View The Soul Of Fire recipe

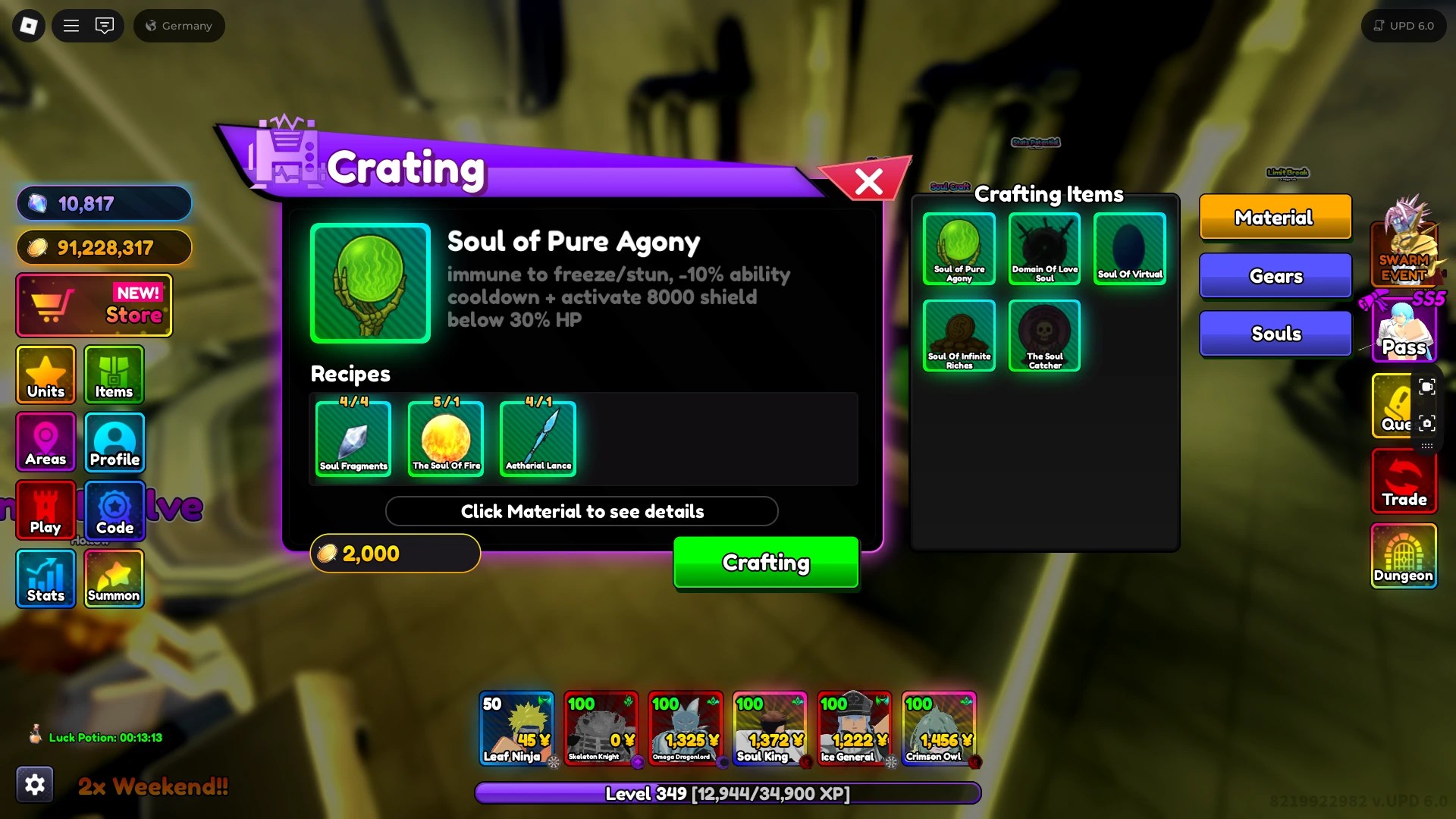[445, 438]
